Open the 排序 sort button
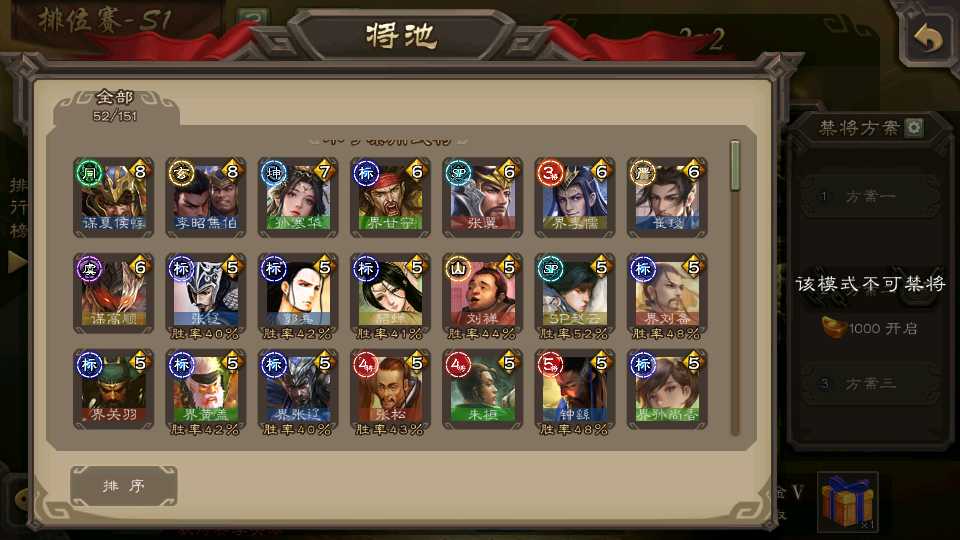960x540 pixels. 124,486
